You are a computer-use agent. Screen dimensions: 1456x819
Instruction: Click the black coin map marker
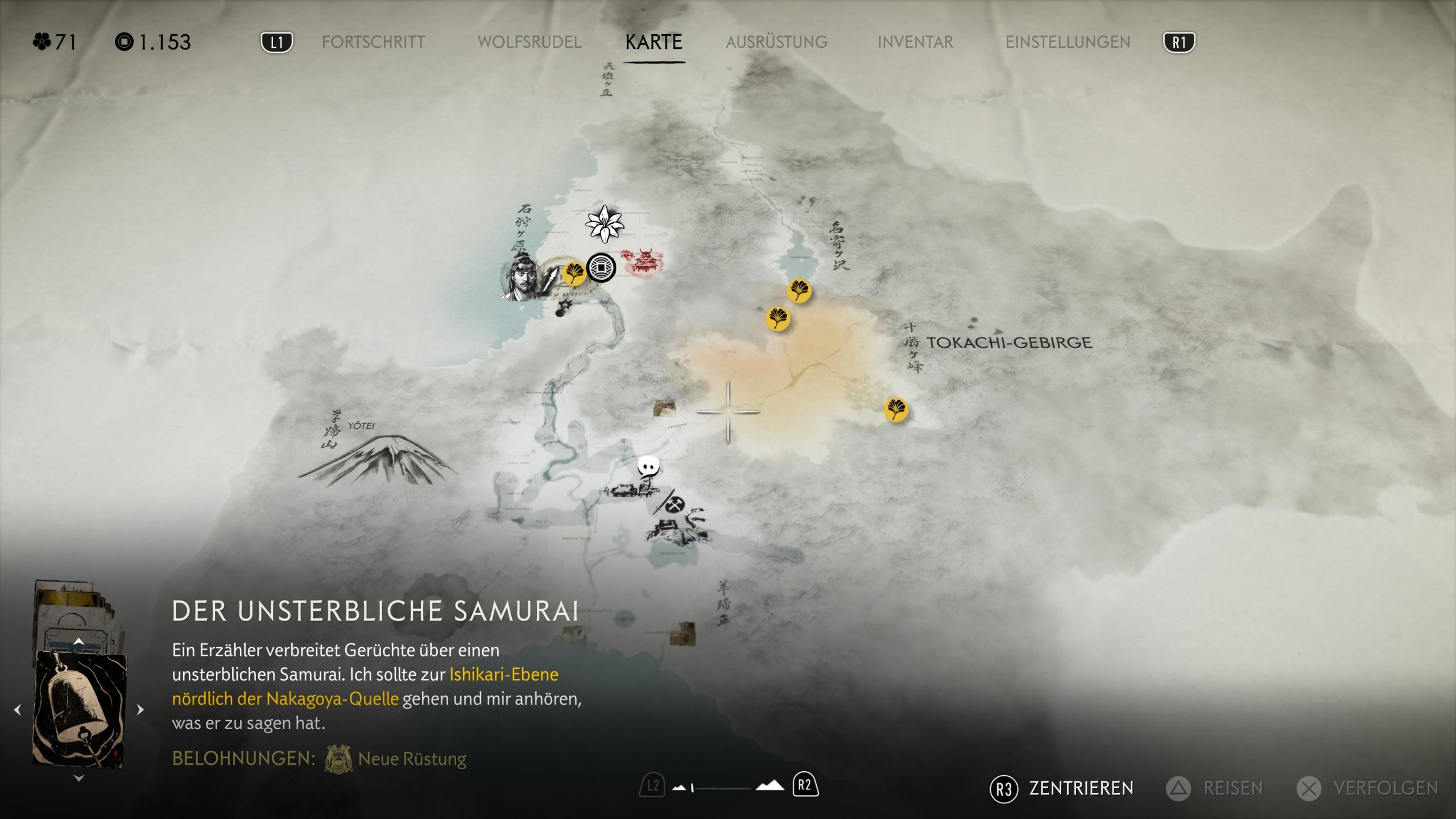601,267
